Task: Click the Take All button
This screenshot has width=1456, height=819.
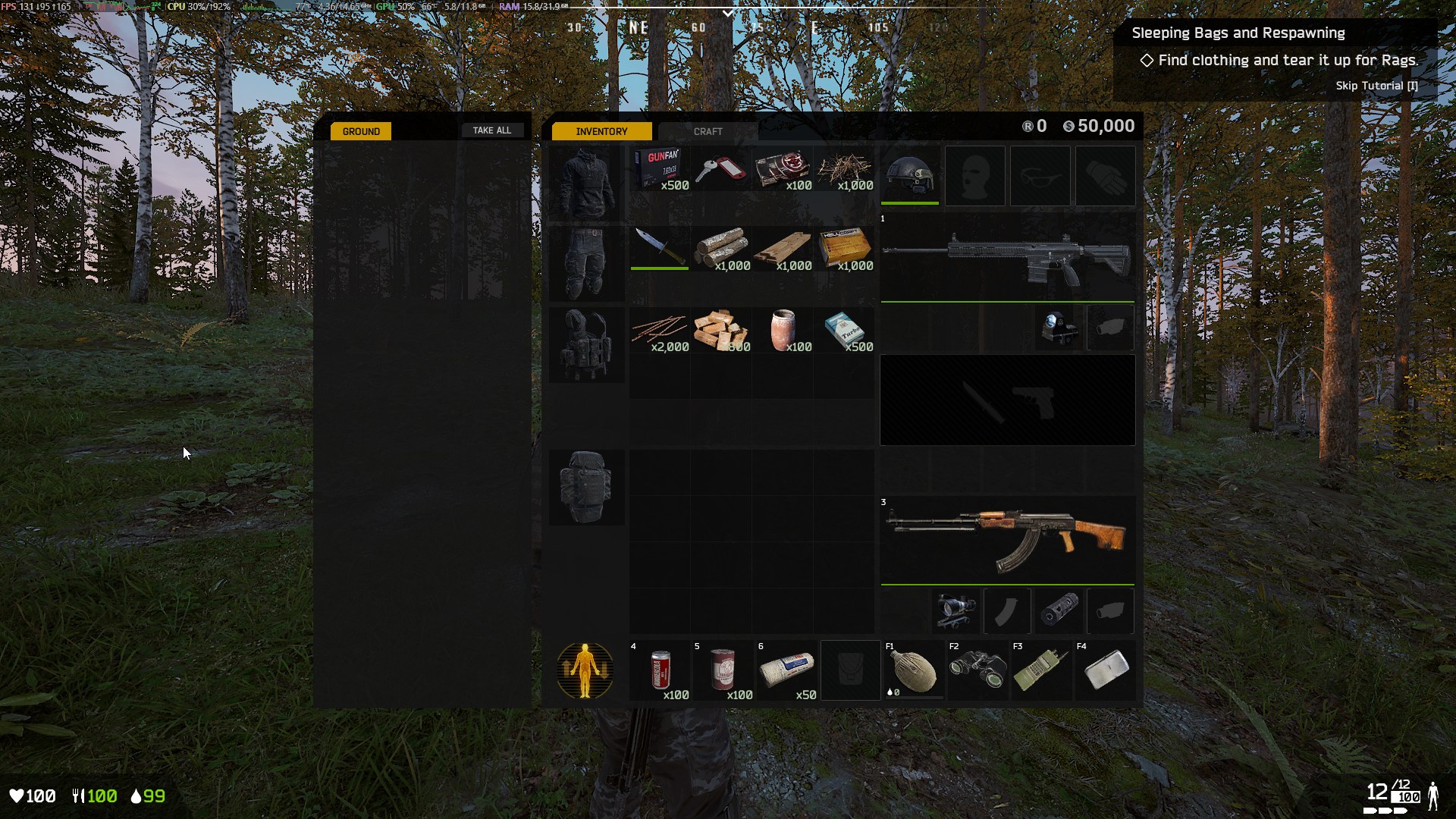Action: tap(492, 130)
